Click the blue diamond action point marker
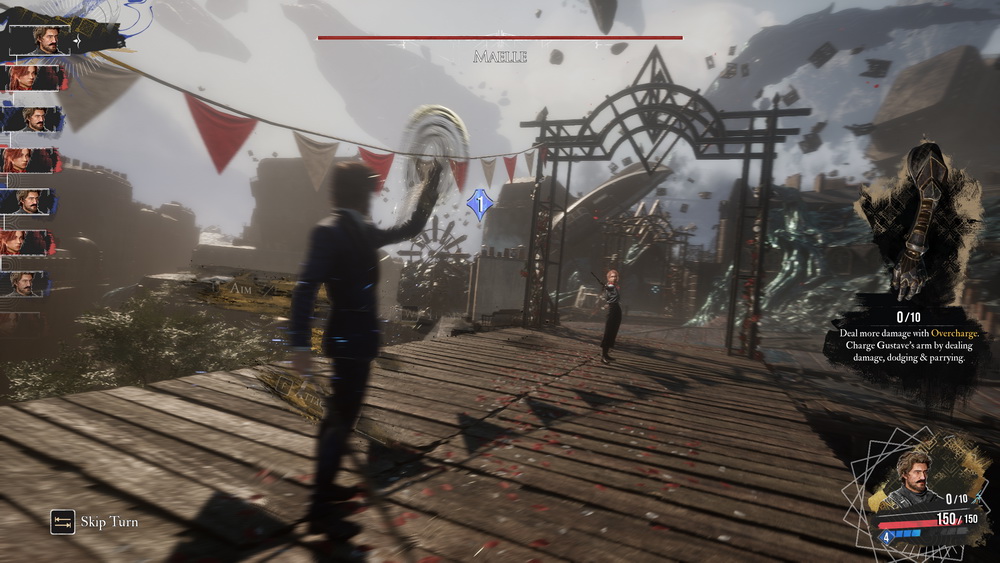Image resolution: width=1000 pixels, height=563 pixels. (480, 205)
